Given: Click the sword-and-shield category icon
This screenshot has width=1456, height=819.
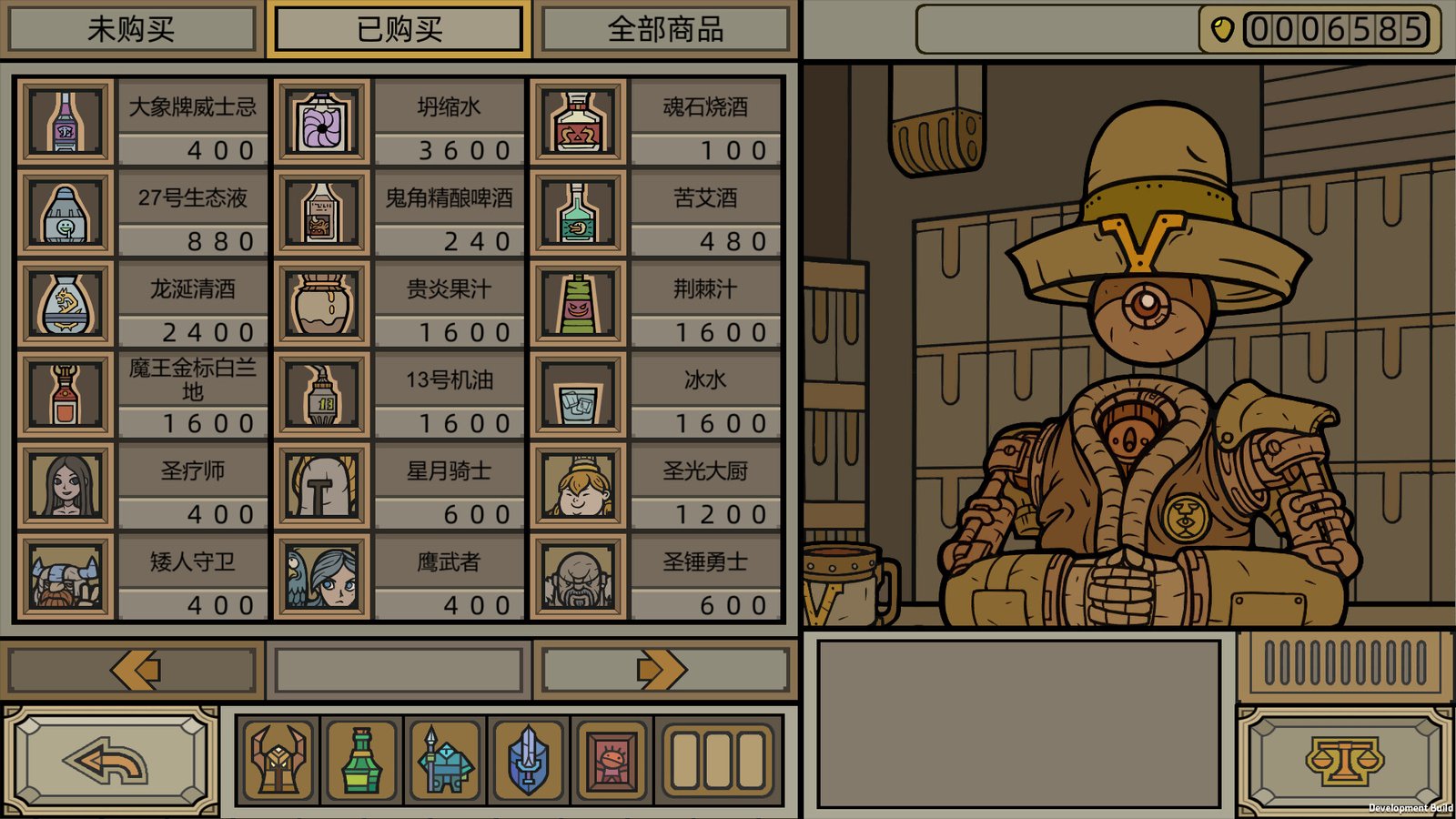Looking at the screenshot, I should (x=529, y=760).
